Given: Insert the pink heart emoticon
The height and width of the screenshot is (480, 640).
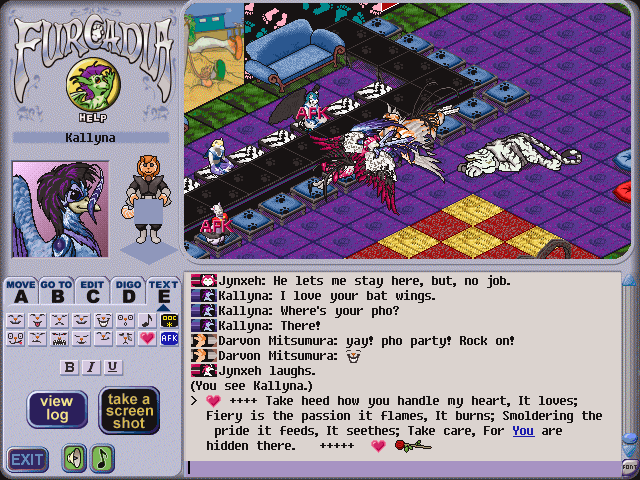Looking at the screenshot, I should (147, 339).
